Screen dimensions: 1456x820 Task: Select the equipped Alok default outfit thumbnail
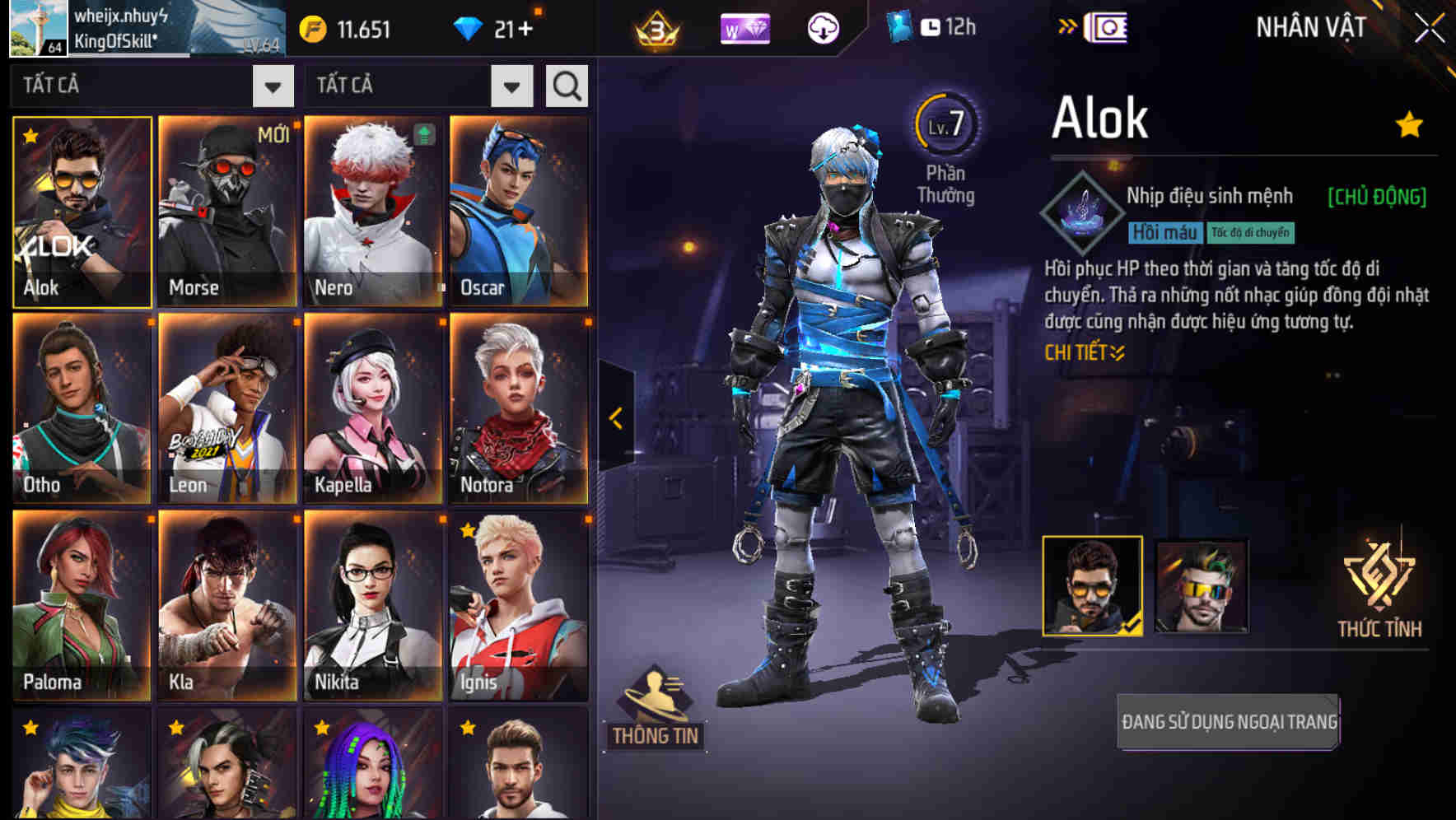[1093, 586]
